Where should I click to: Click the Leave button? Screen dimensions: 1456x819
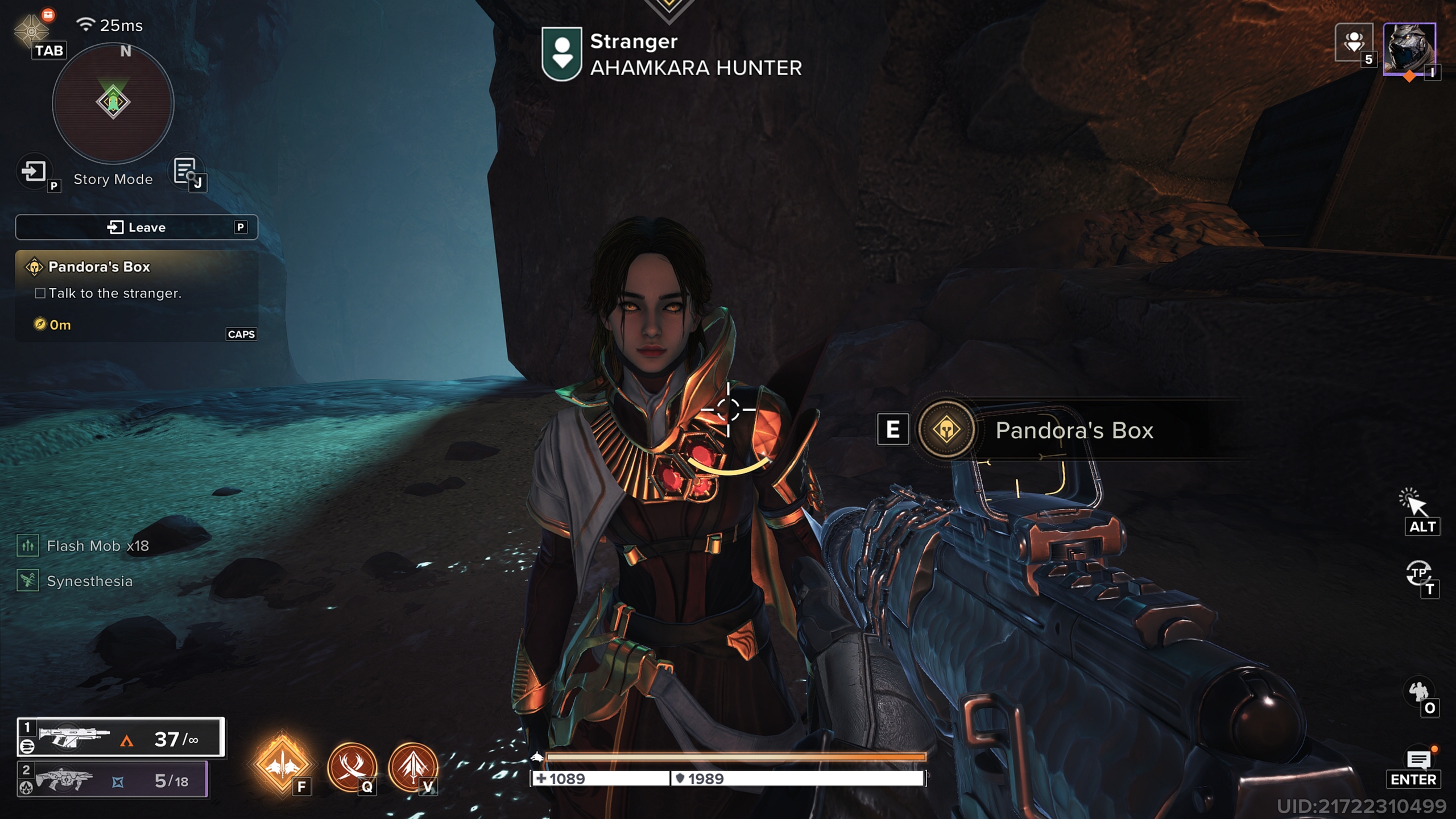(x=136, y=227)
